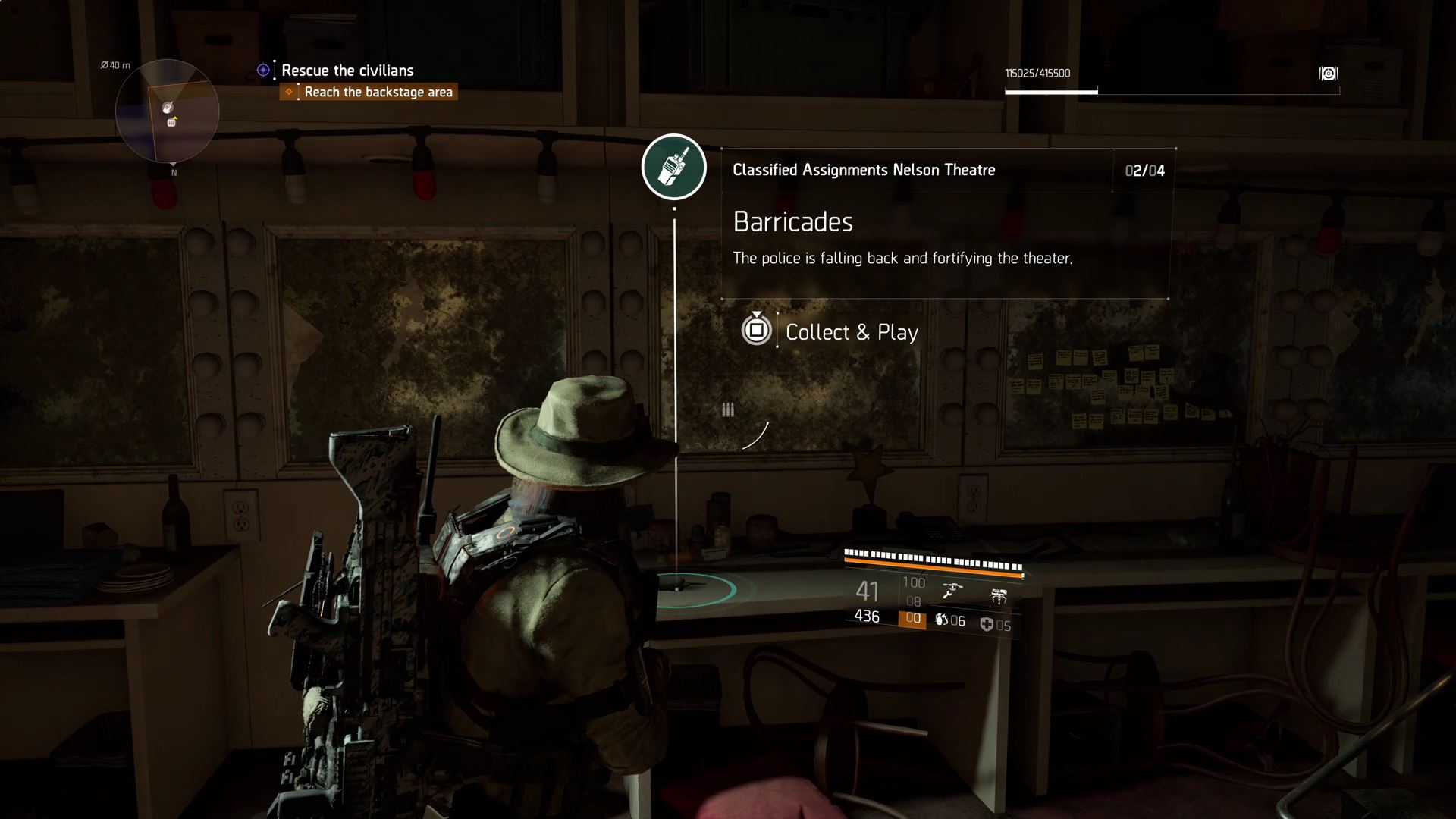Click the Reach the backstage area sub-objective
Screen dimensions: 1456x819
pos(378,93)
